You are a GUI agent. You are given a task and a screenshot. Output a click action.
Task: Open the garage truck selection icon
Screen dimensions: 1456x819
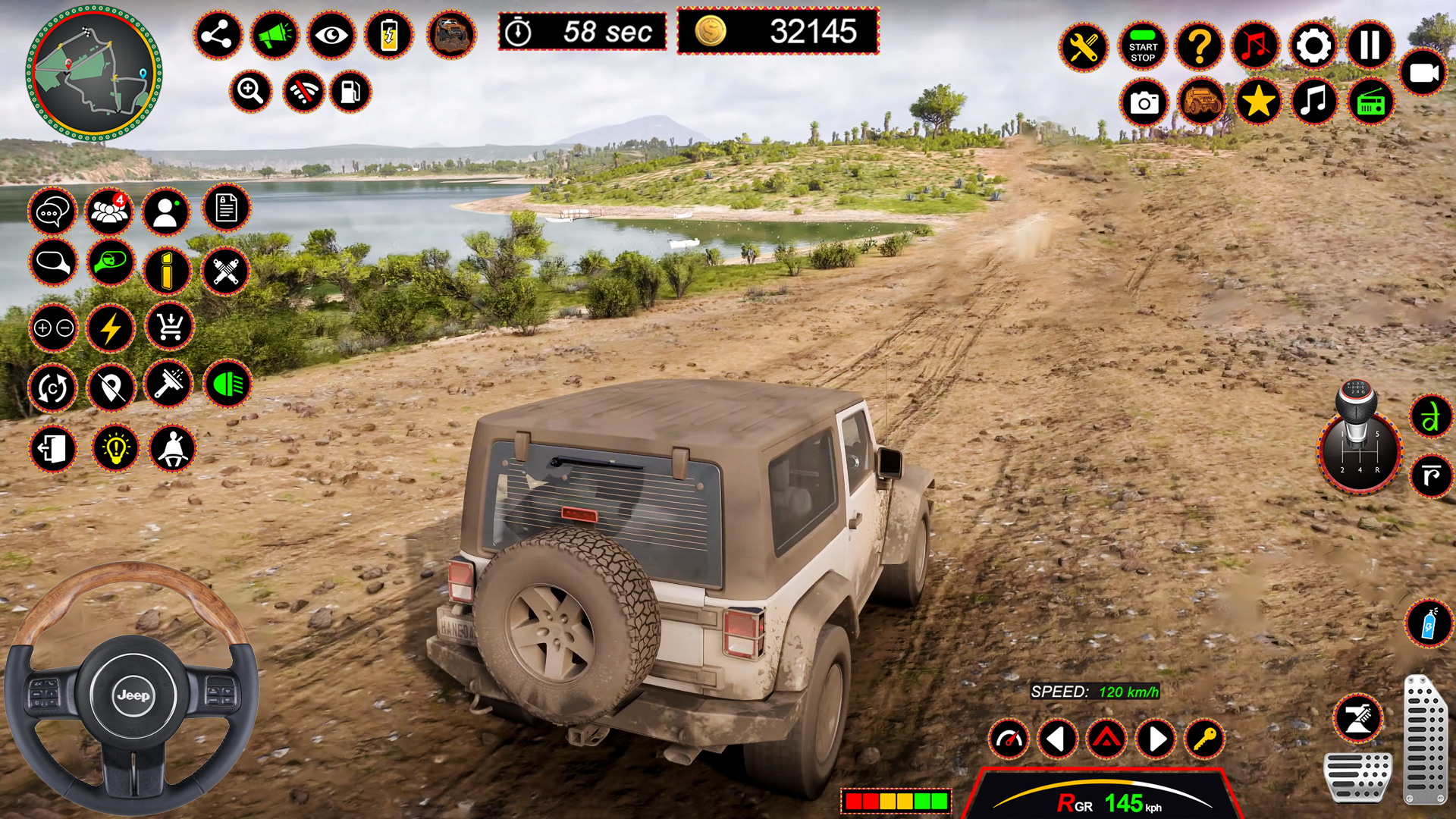1202,102
